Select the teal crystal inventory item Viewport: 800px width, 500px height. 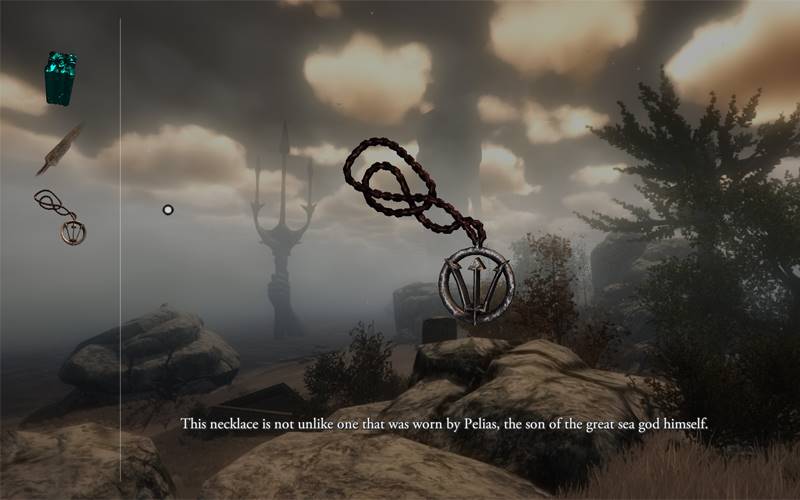60,77
